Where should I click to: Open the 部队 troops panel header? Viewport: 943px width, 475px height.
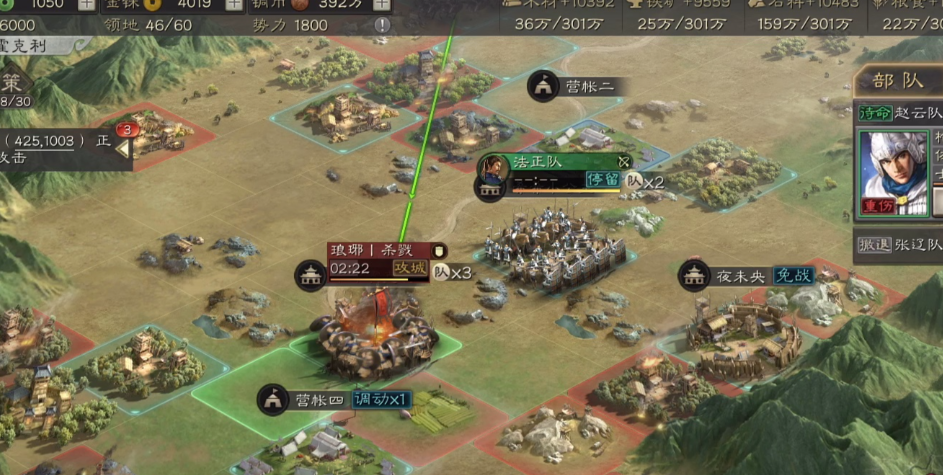pos(898,82)
